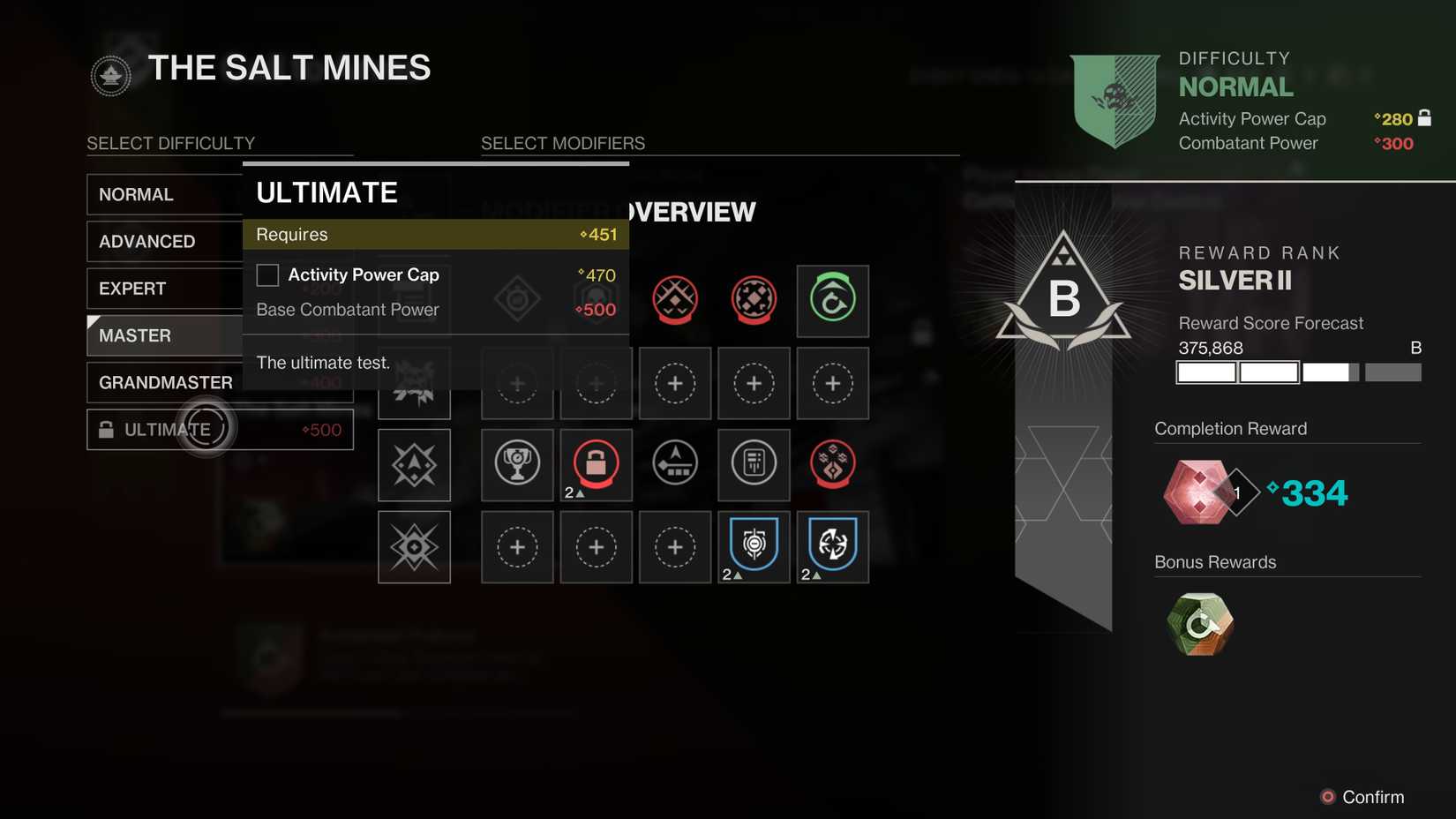Screen dimensions: 1456x819
Task: Select the trophy score modifier icon
Action: [x=516, y=465]
